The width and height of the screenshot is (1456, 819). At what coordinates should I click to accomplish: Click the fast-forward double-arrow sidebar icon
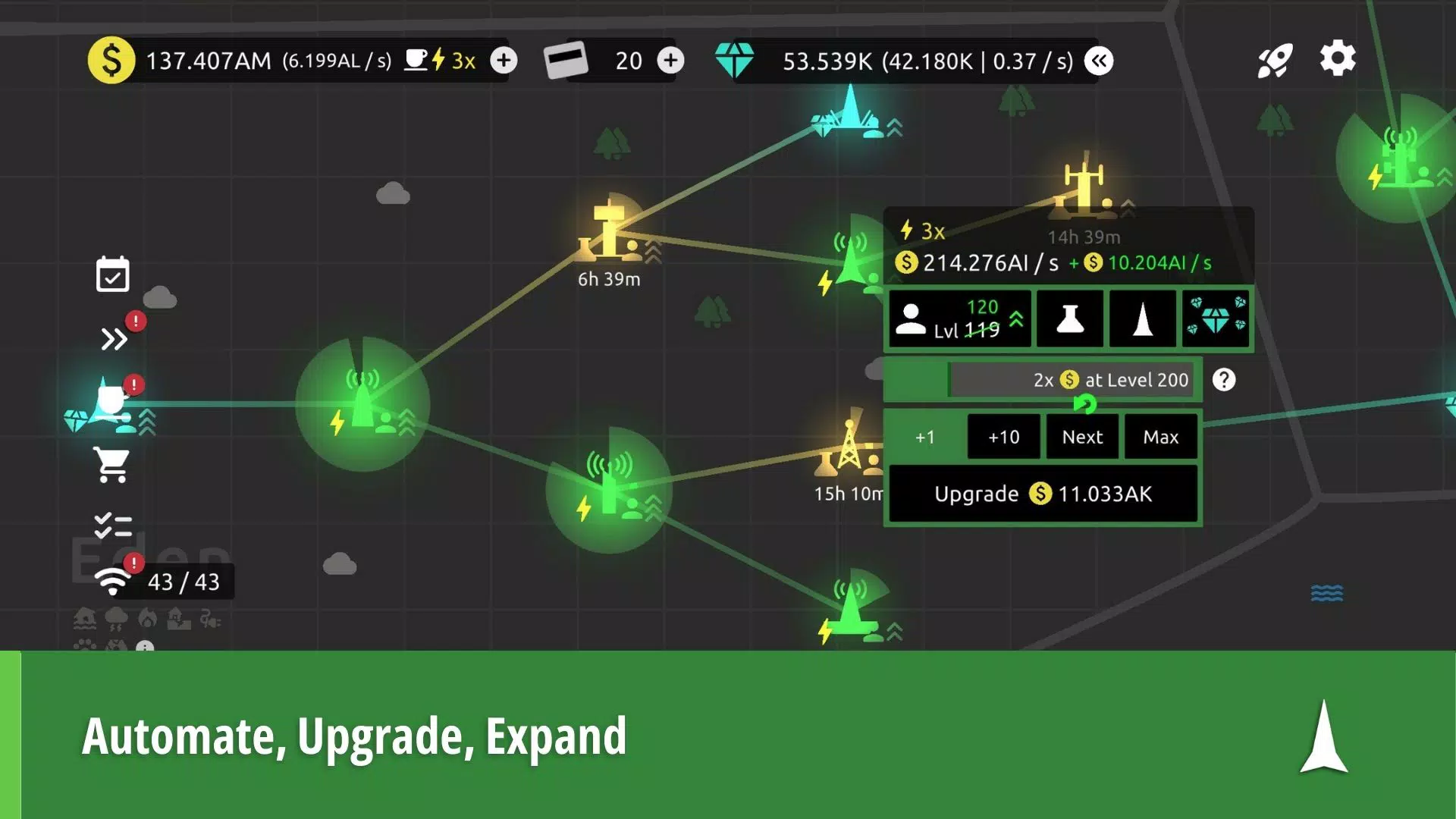click(114, 339)
